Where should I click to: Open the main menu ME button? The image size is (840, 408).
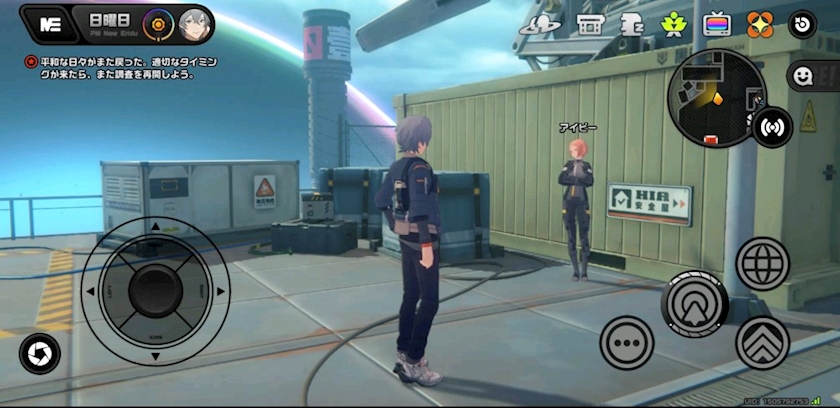coord(45,24)
